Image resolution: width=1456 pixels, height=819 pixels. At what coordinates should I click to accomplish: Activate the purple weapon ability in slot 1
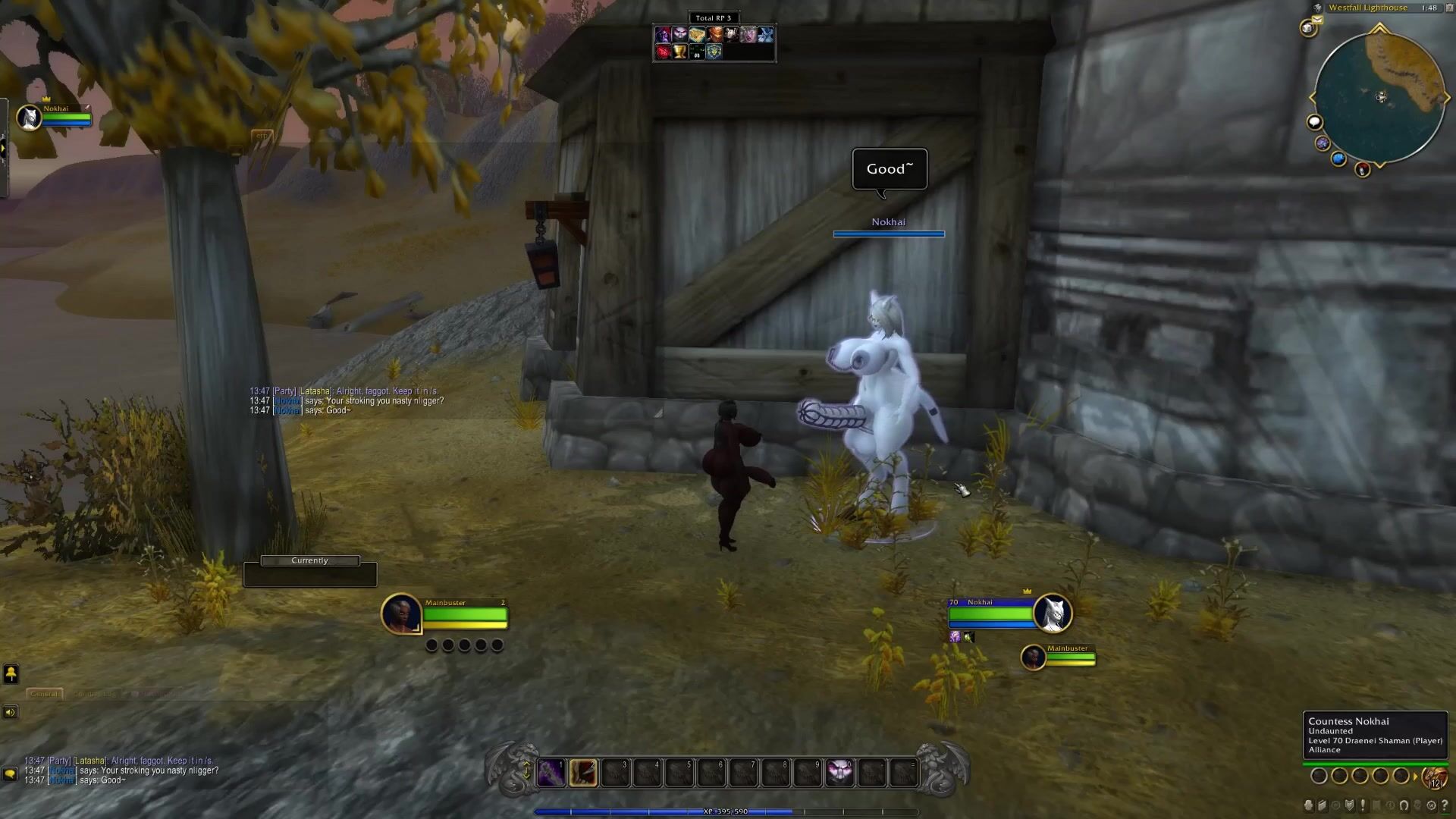pyautogui.click(x=551, y=773)
